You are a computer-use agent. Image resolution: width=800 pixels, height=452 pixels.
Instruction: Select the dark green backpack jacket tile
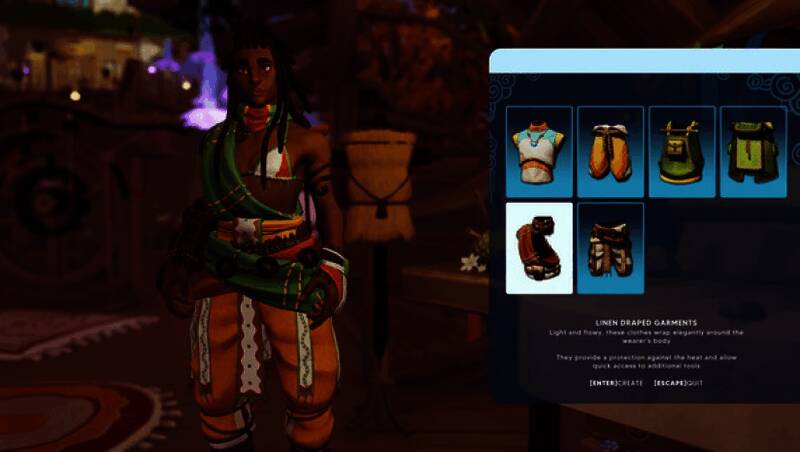[752, 151]
